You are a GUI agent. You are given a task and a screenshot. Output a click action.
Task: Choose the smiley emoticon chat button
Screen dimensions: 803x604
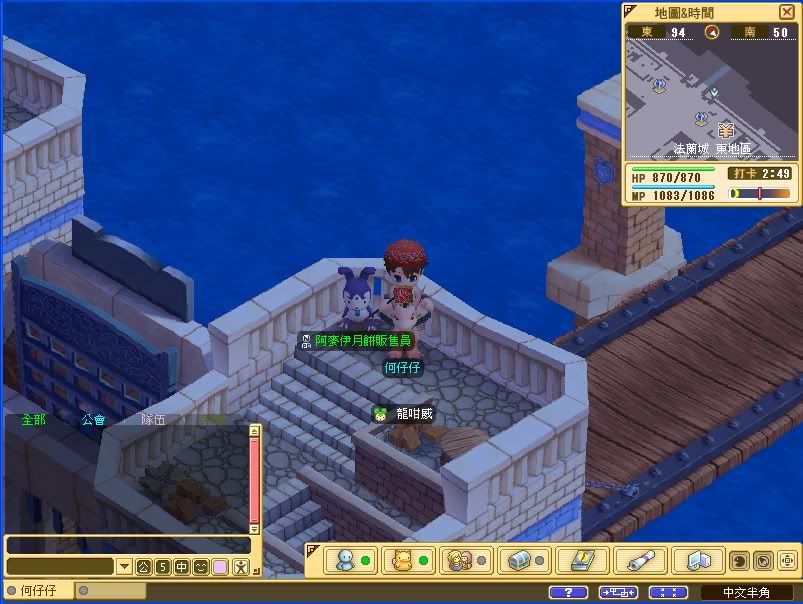click(200, 567)
